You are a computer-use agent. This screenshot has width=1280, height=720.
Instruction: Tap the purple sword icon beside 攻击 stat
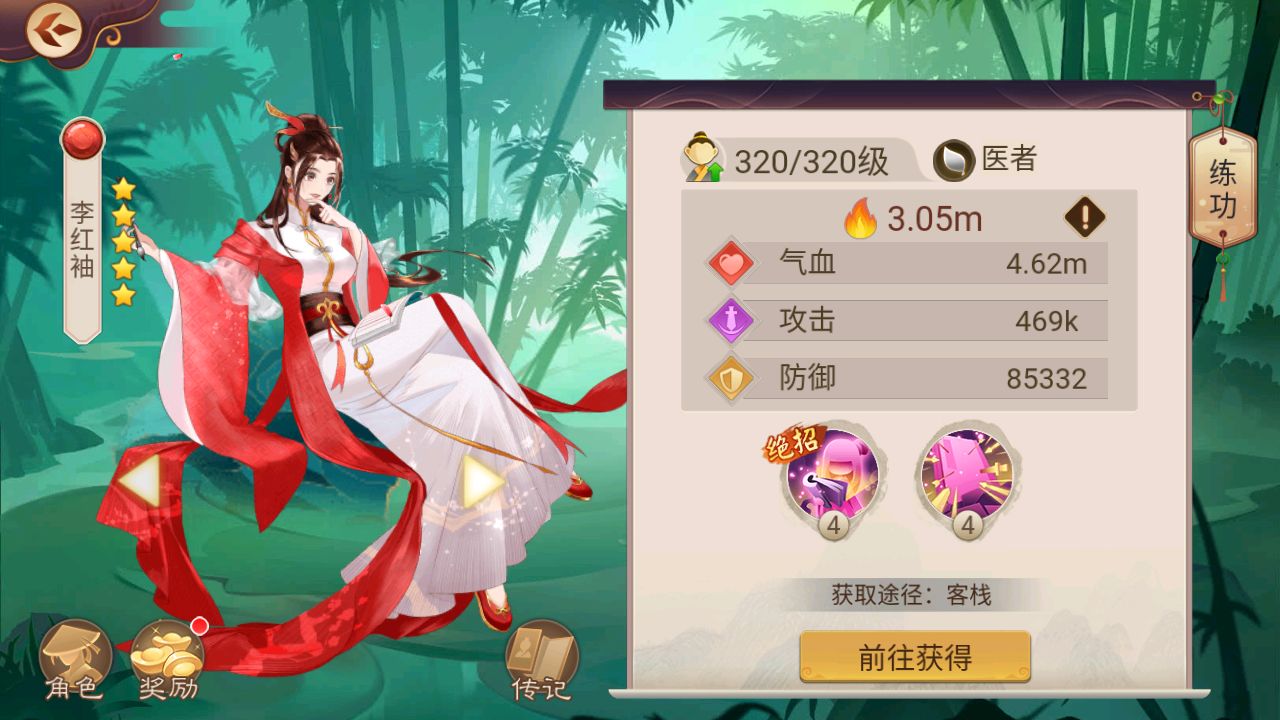click(729, 320)
